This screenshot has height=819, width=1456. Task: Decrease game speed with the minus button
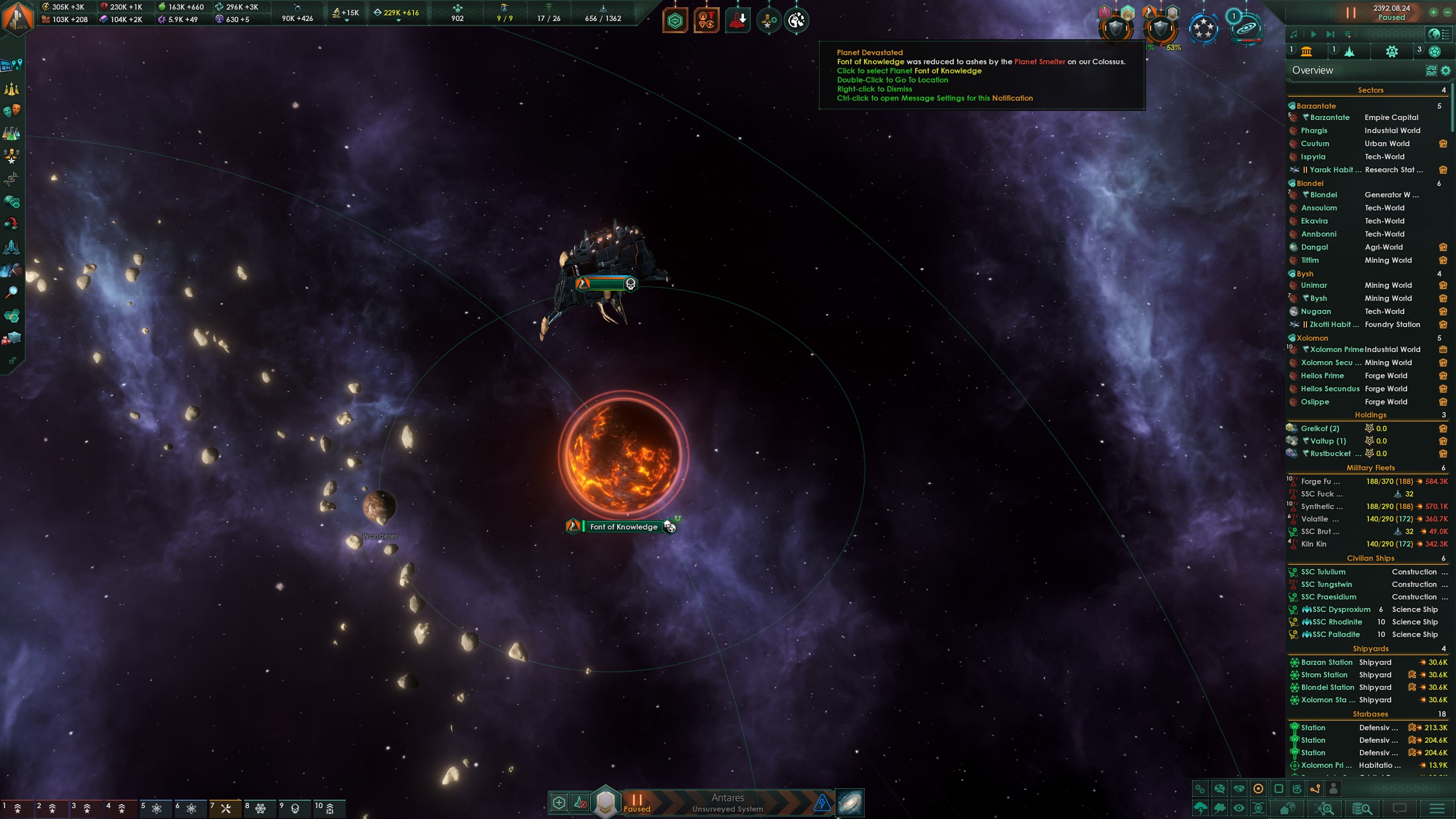pos(1447,12)
